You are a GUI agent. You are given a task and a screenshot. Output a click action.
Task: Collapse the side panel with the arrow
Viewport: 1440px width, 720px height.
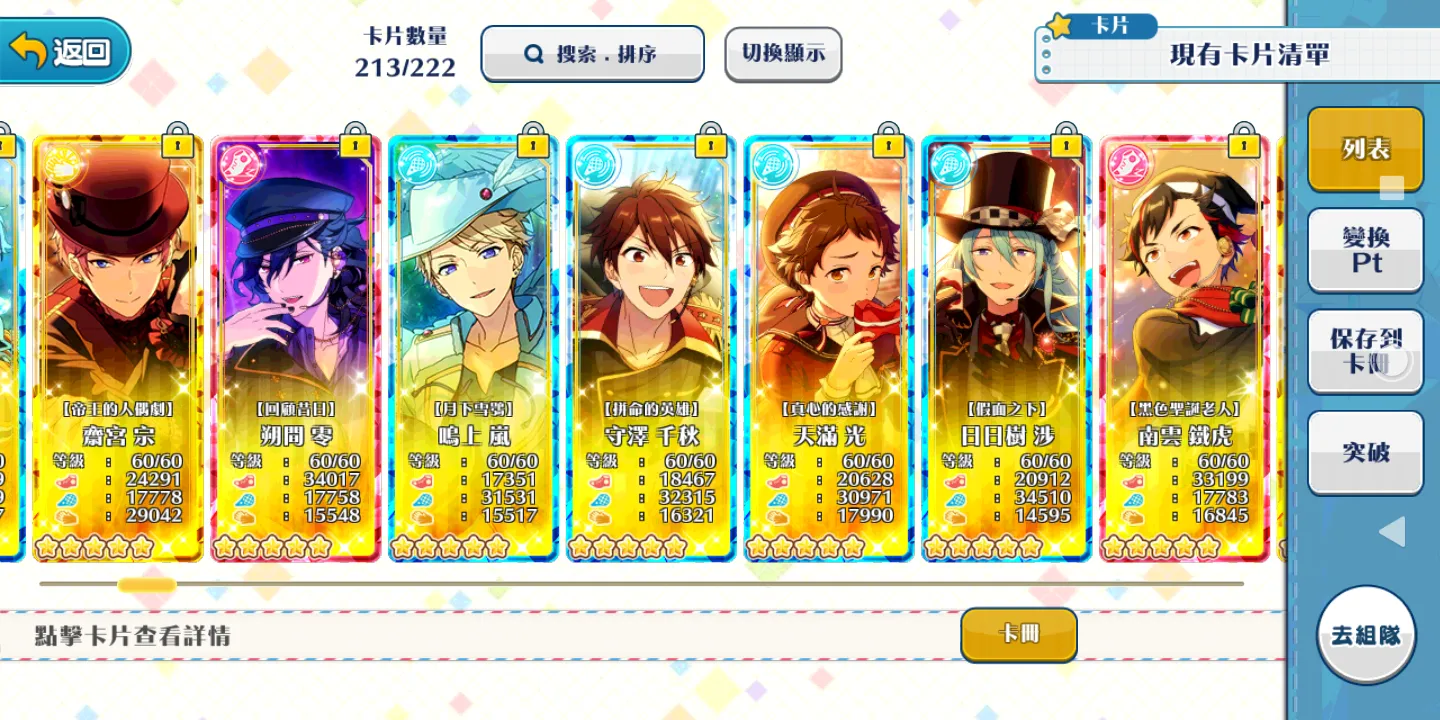click(1391, 531)
